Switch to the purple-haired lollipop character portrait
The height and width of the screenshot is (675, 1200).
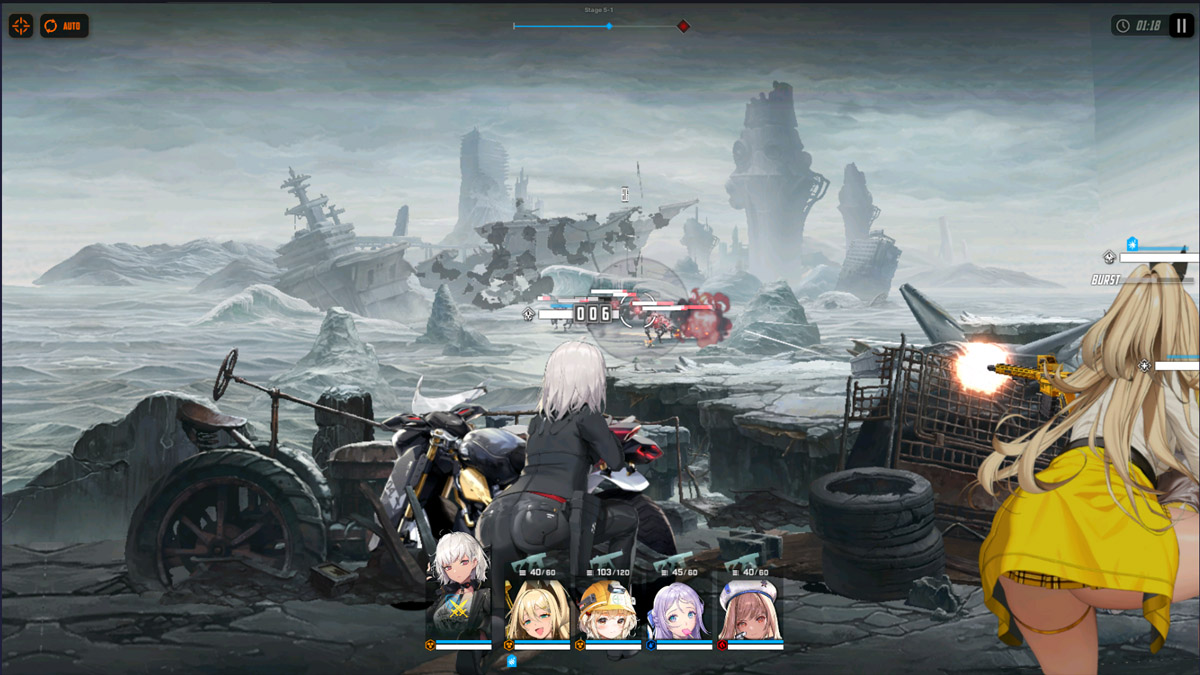coord(679,610)
